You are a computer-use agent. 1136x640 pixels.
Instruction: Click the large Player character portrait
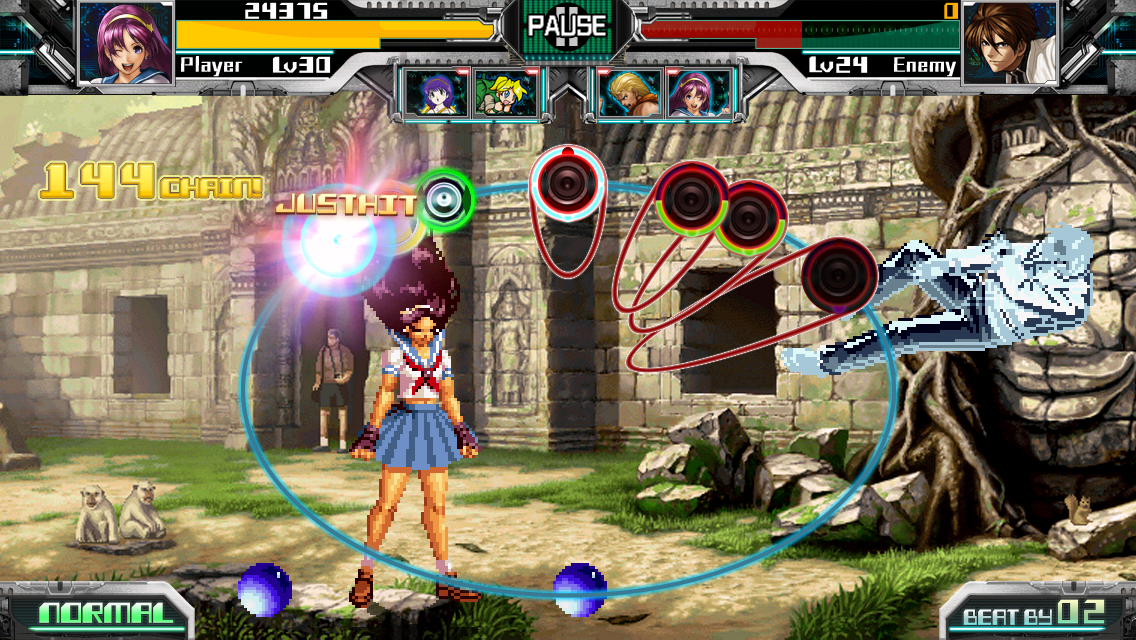(x=126, y=43)
